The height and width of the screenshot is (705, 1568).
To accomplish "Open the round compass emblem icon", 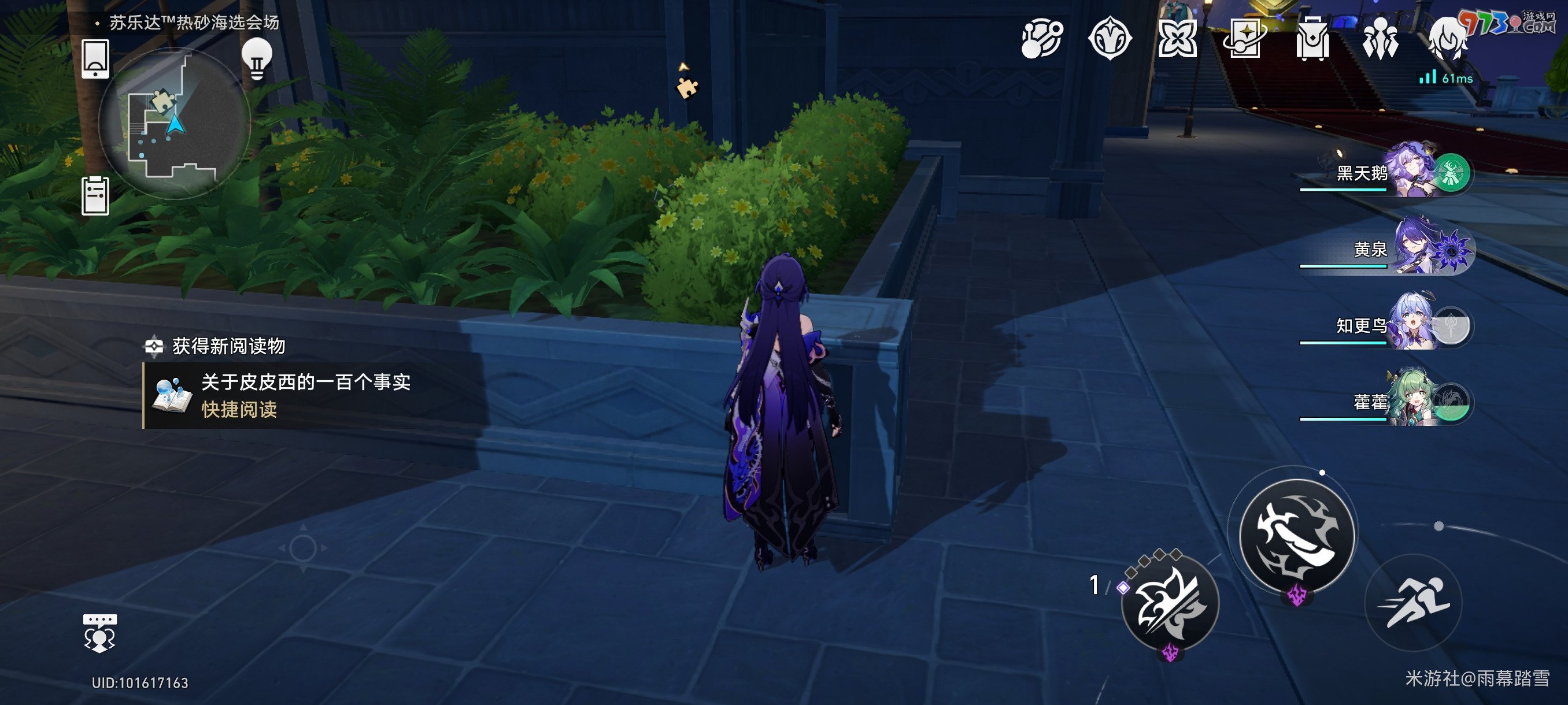I will (1110, 39).
